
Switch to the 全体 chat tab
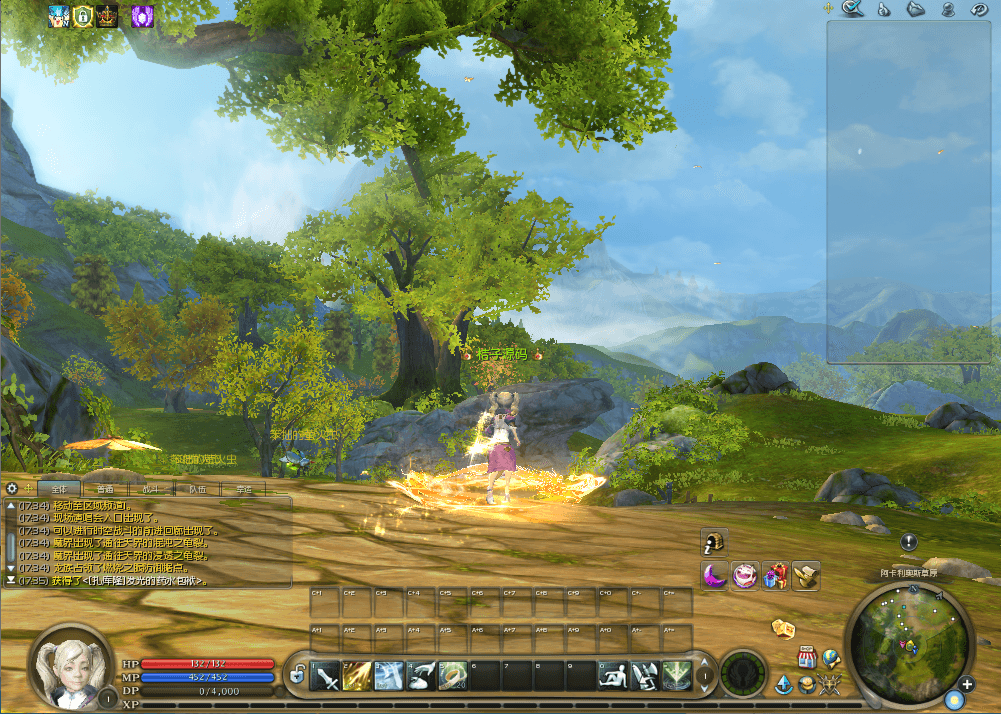[x=60, y=489]
